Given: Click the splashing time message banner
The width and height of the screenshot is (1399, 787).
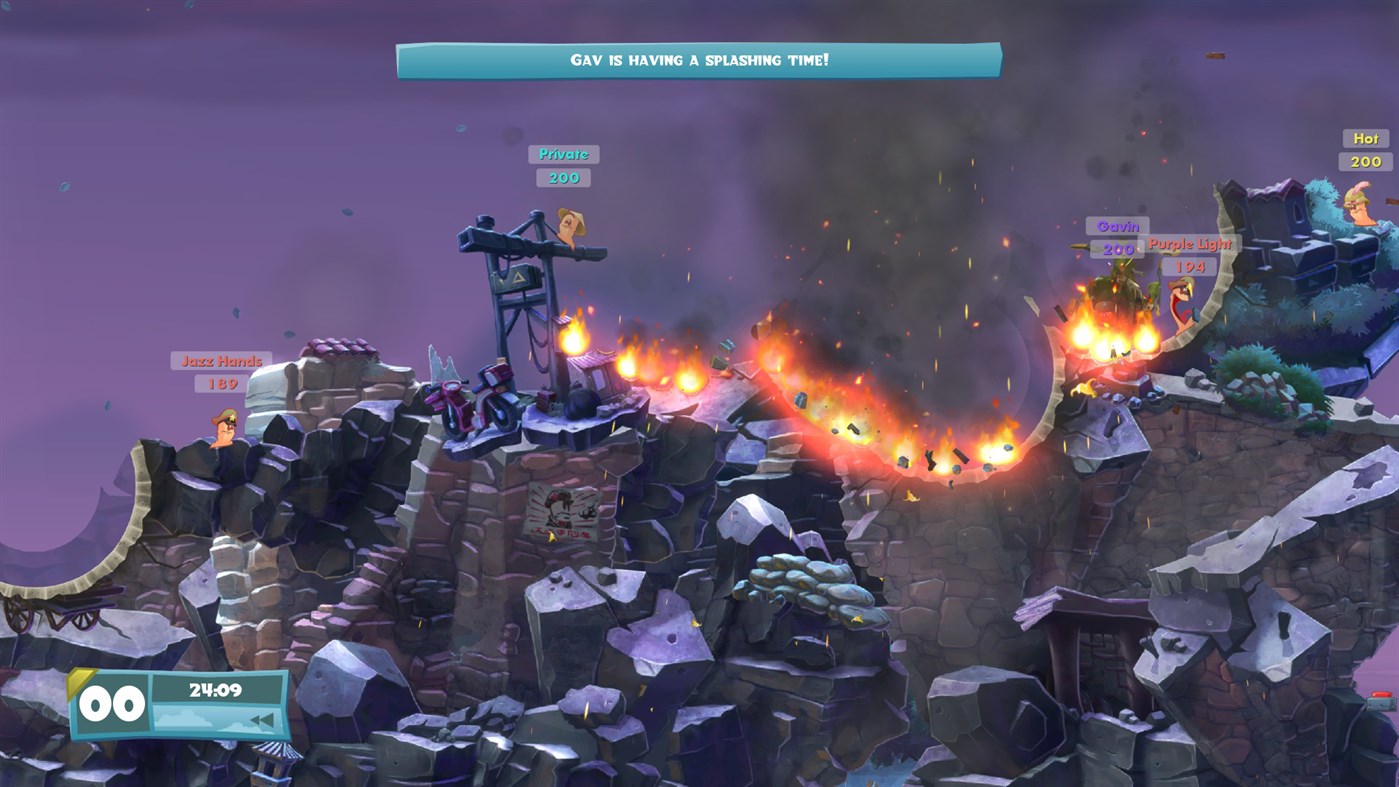Looking at the screenshot, I should (x=699, y=59).
